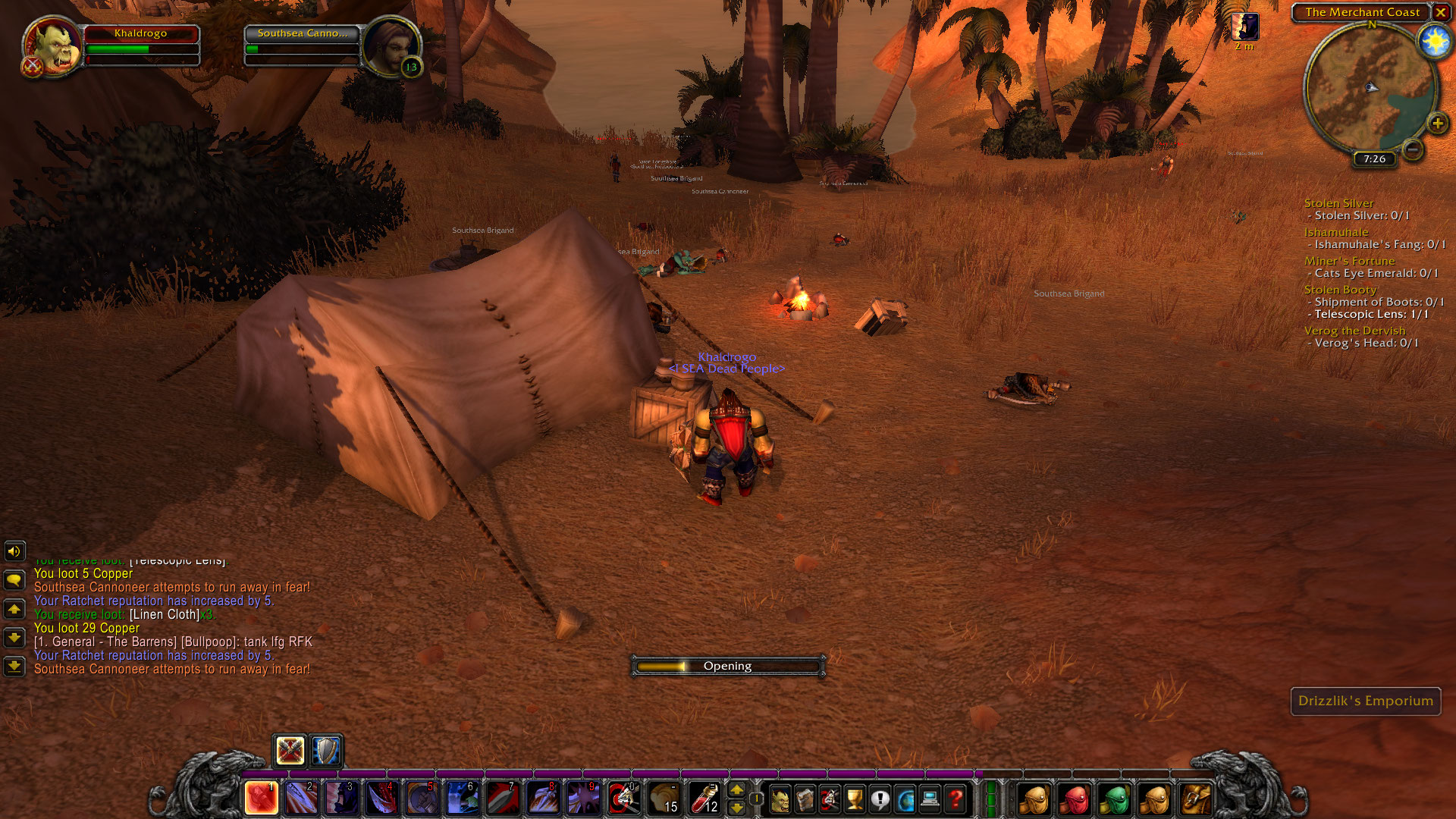Use the red healing potion stack of 12
Image resolution: width=1456 pixels, height=819 pixels.
point(704,799)
